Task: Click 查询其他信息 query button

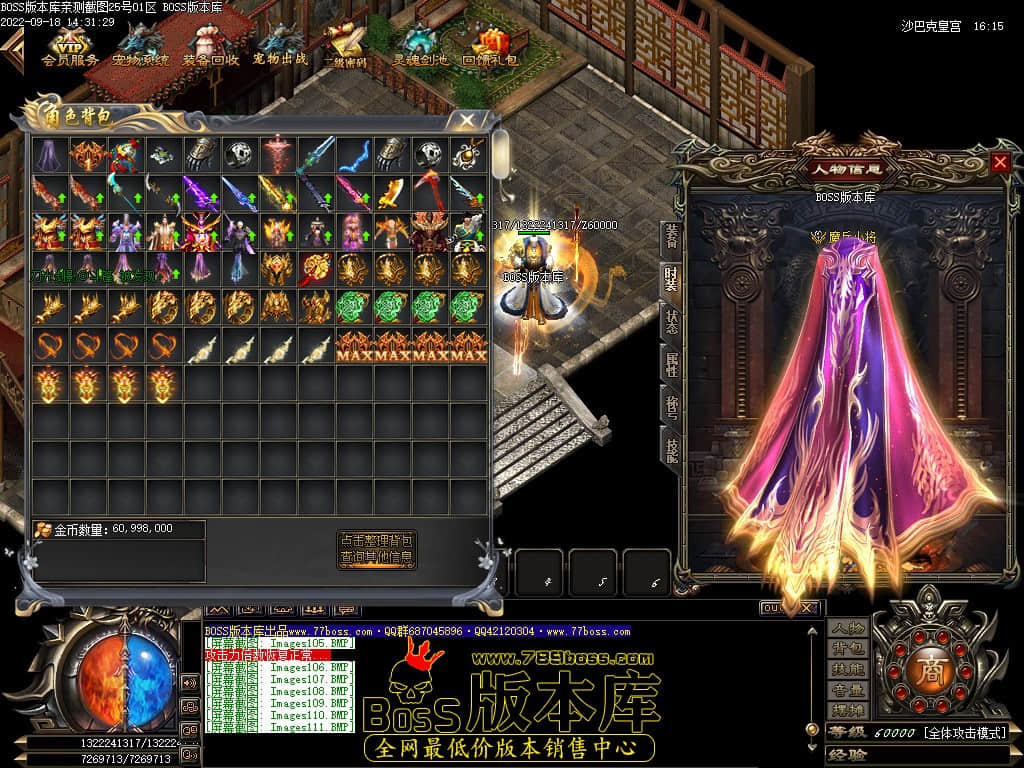Action: tap(377, 558)
